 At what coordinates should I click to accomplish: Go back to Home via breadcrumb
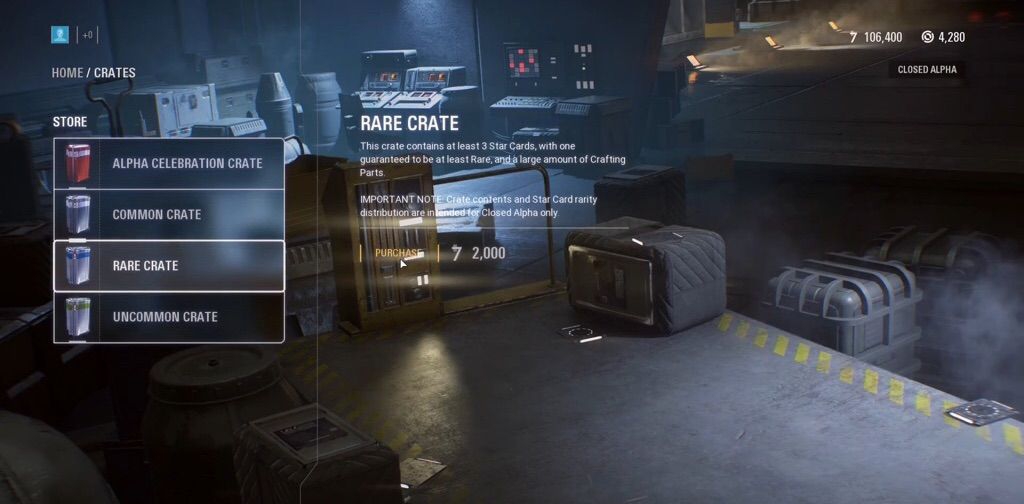67,73
